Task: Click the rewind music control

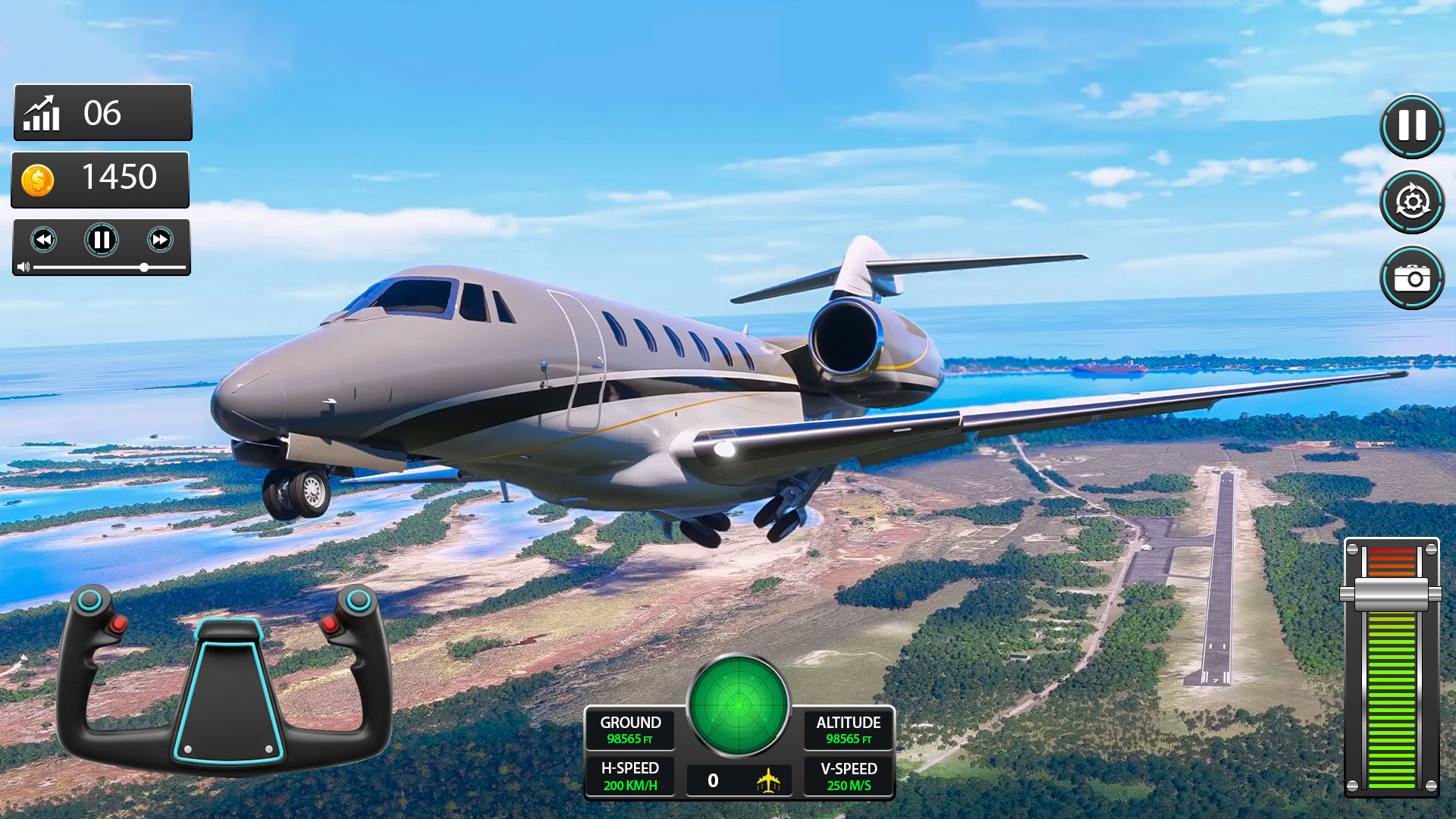Action: [x=44, y=239]
